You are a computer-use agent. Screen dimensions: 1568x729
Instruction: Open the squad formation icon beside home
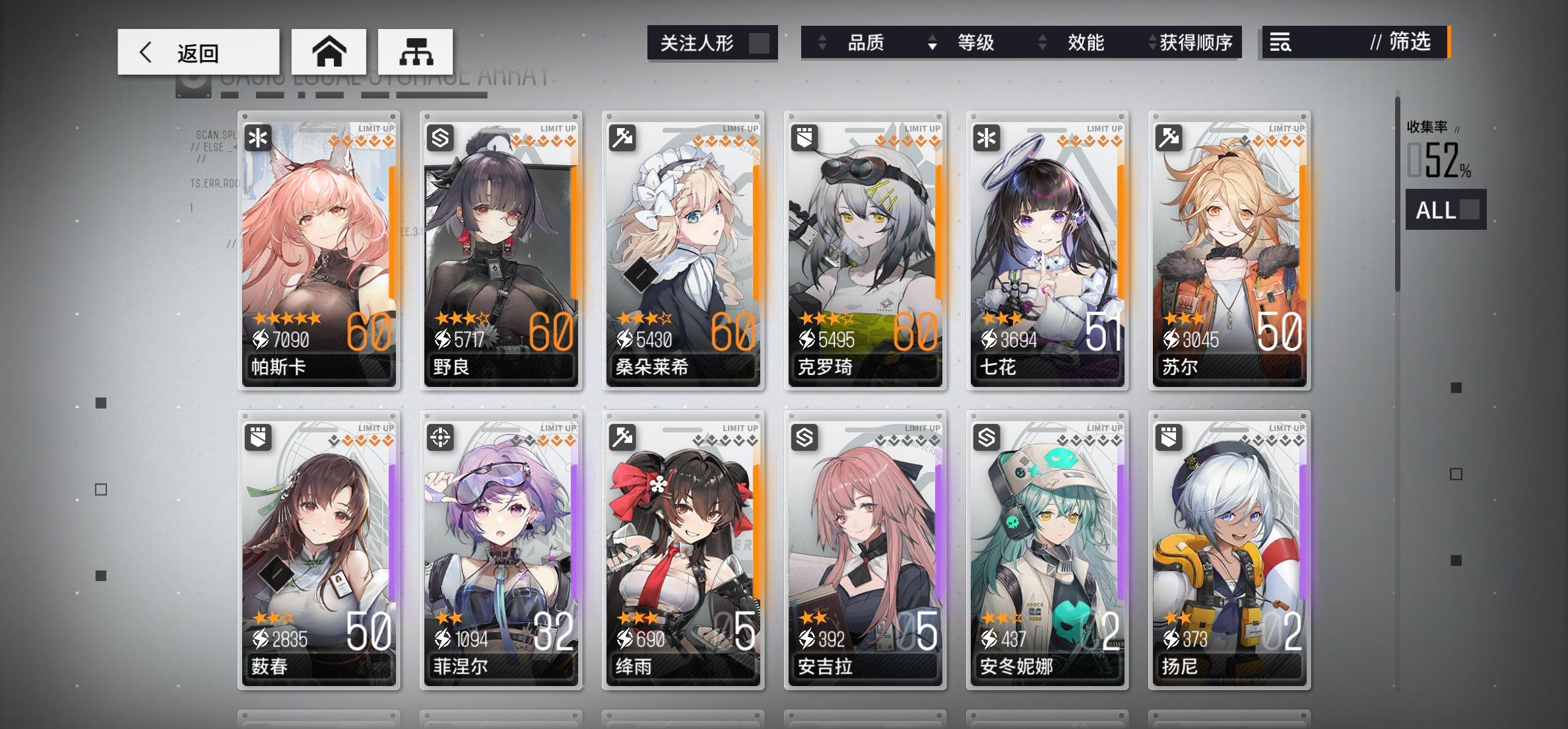pos(415,51)
